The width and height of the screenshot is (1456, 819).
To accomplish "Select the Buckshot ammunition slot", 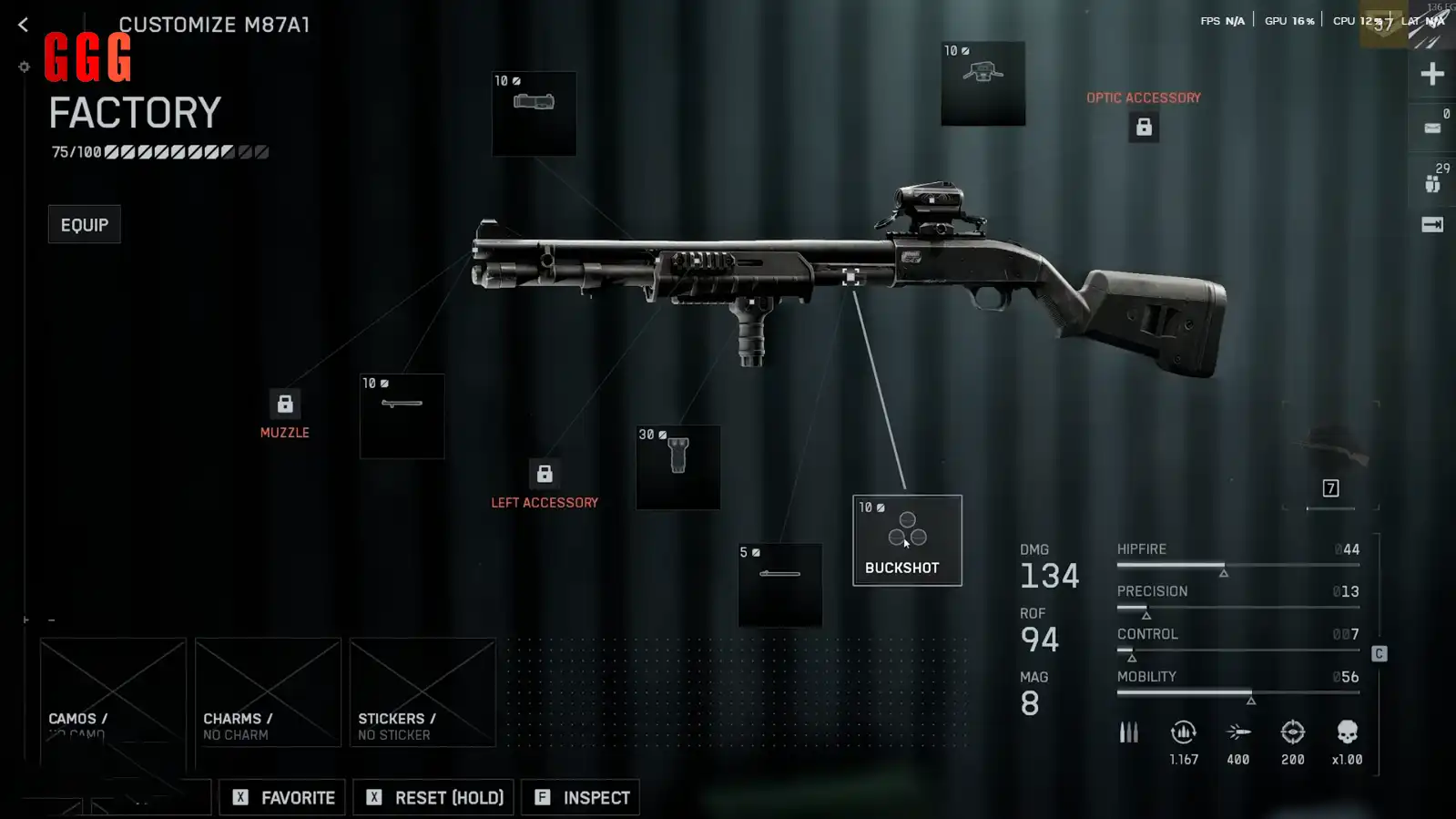I will coord(906,540).
